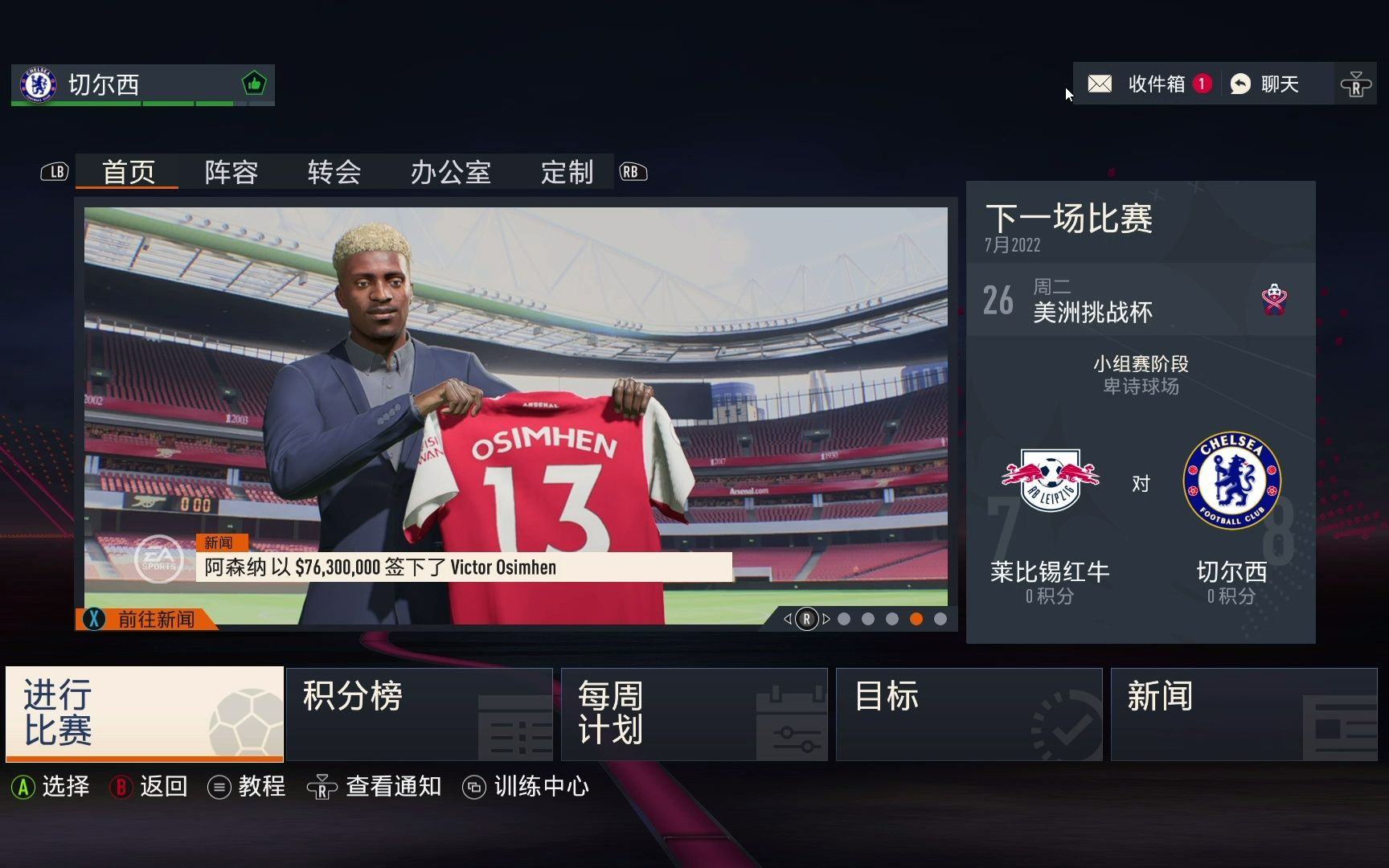Open the 转会 tab

pyautogui.click(x=334, y=172)
